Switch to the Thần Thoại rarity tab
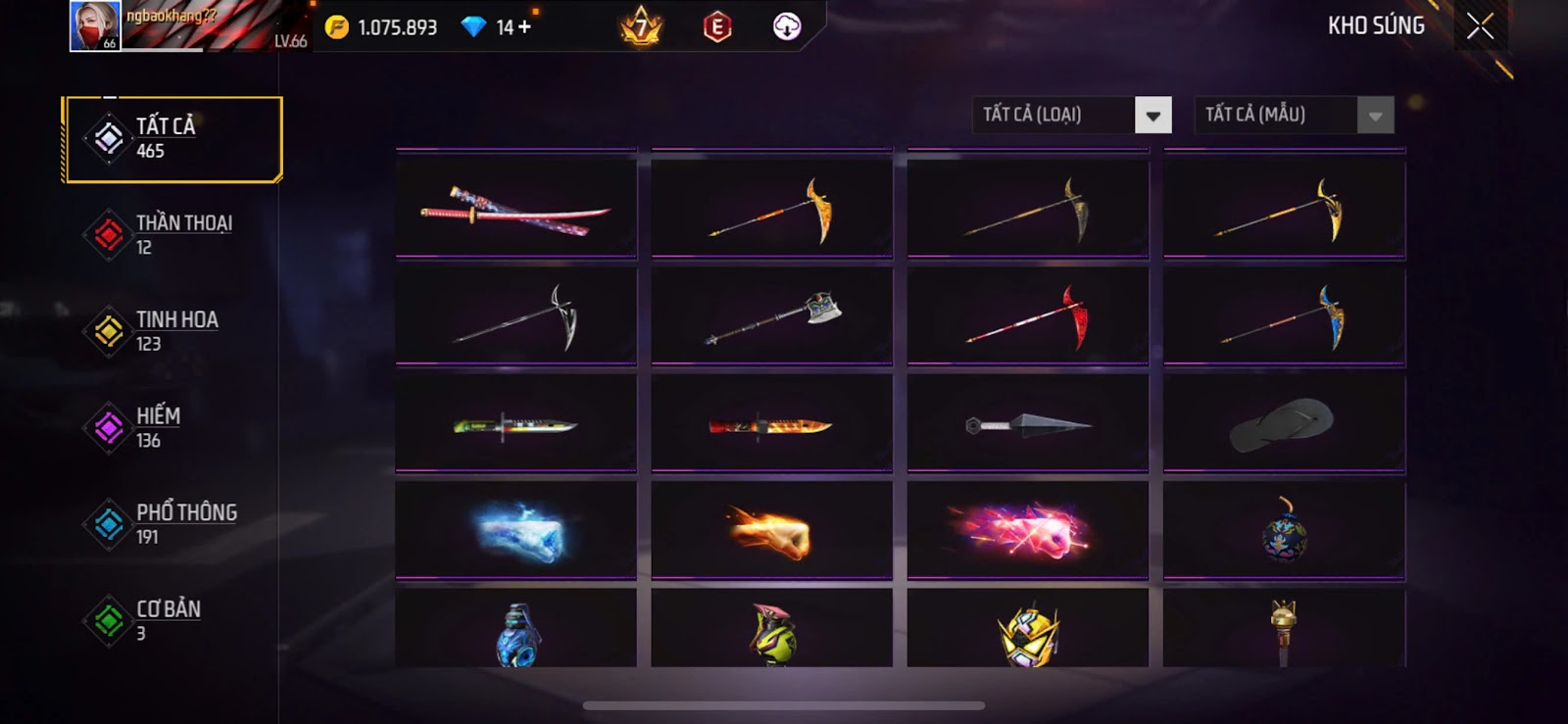 click(x=172, y=235)
